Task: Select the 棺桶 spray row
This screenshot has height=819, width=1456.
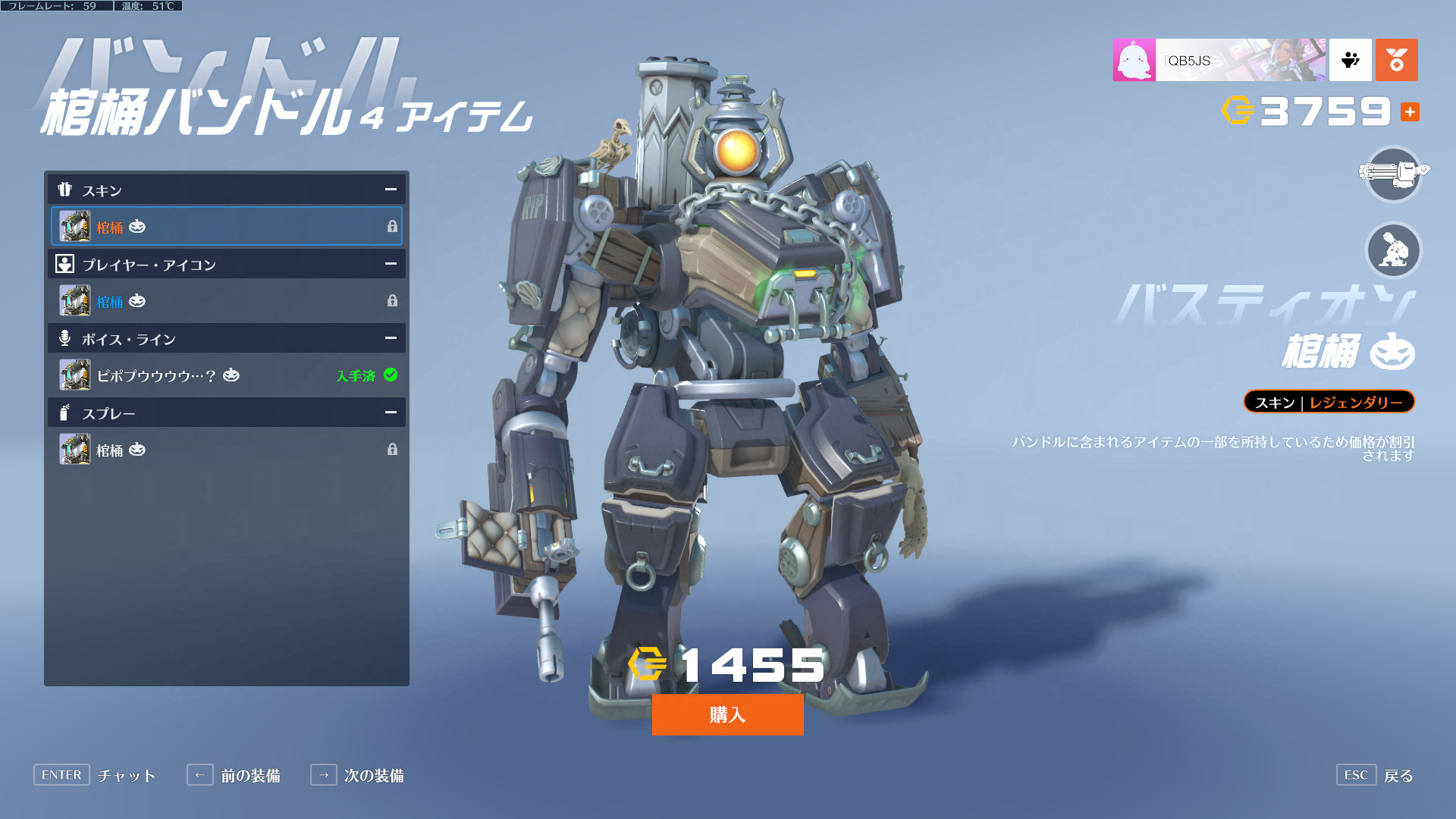Action: tap(226, 450)
